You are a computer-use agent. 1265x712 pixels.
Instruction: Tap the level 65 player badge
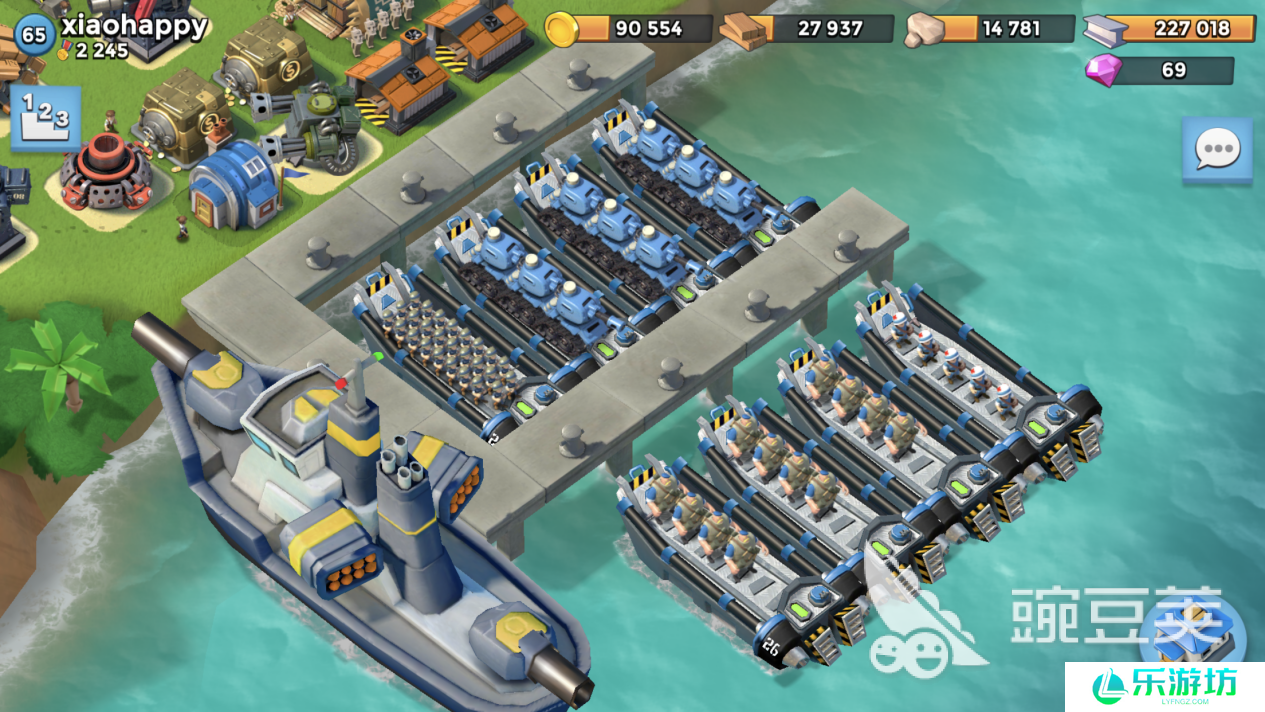point(34,35)
